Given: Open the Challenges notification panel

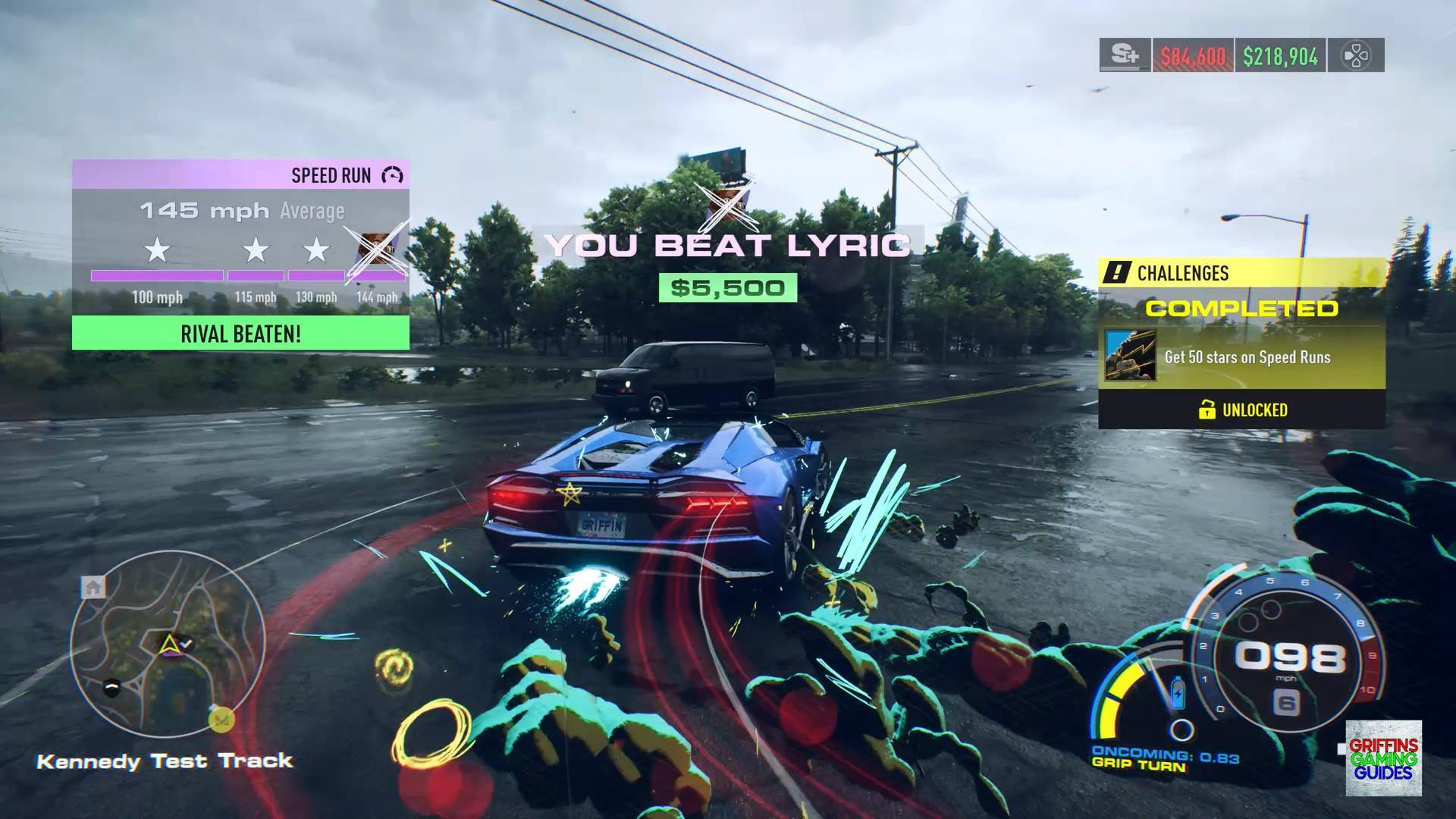Looking at the screenshot, I should click(1241, 273).
